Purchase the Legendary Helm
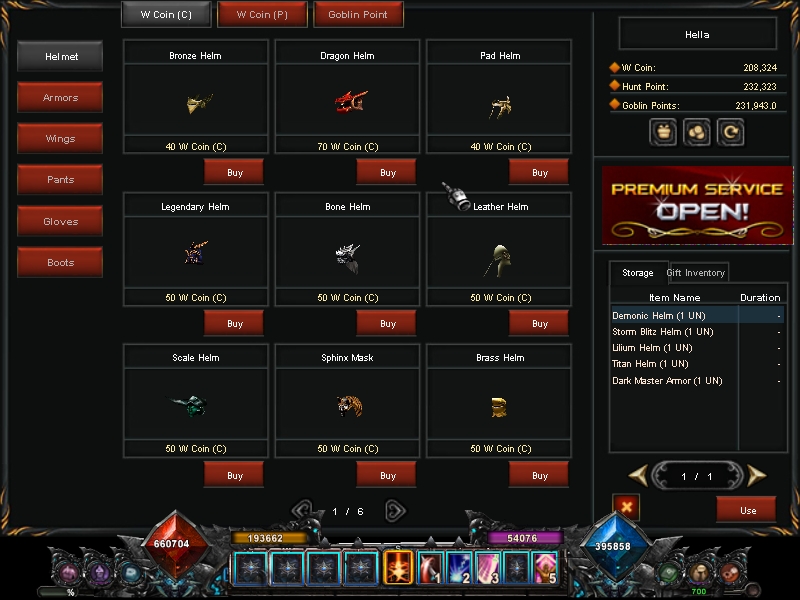Screen dimensions: 800x600 pos(234,324)
